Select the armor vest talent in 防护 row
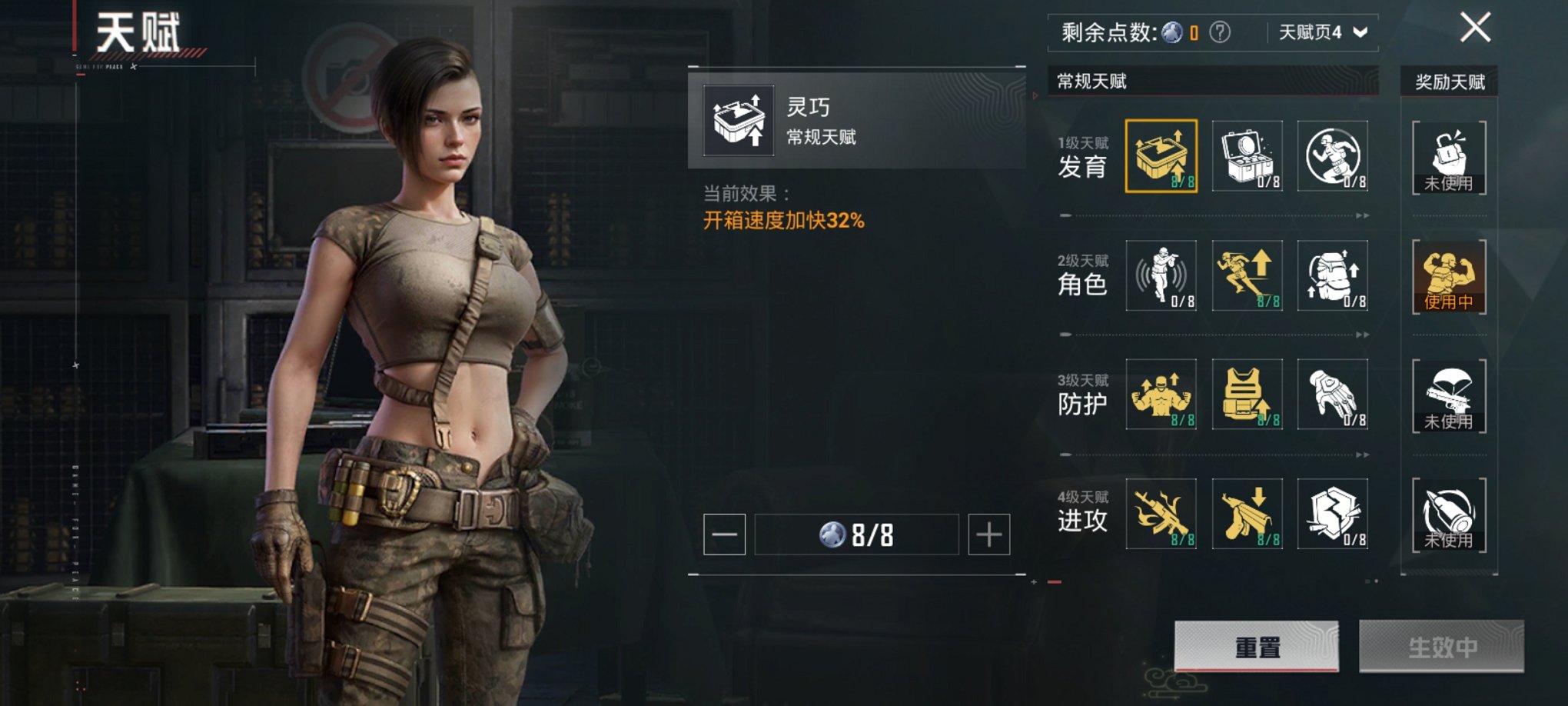 coord(1247,396)
